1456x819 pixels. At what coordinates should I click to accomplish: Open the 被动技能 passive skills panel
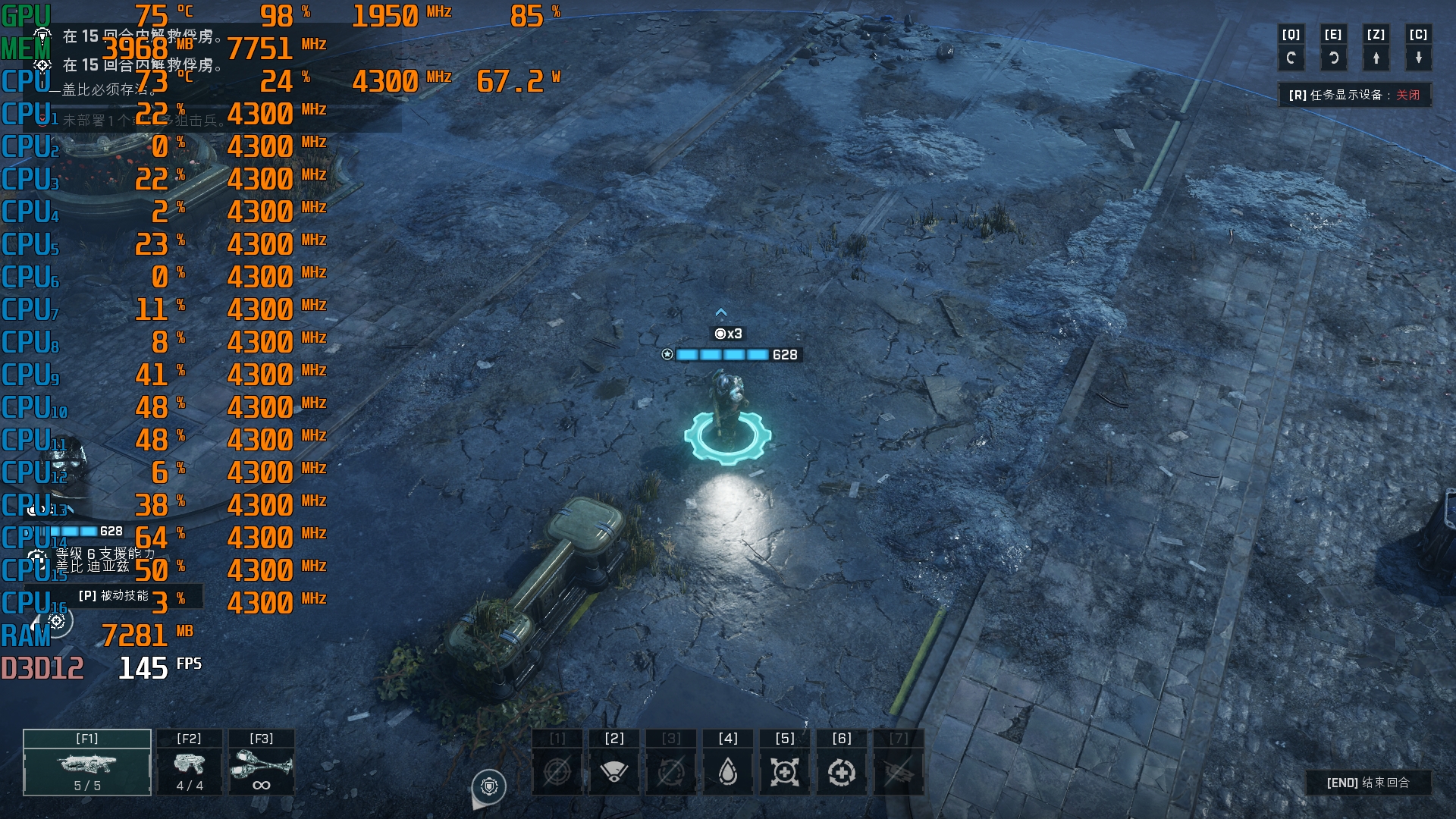(114, 596)
